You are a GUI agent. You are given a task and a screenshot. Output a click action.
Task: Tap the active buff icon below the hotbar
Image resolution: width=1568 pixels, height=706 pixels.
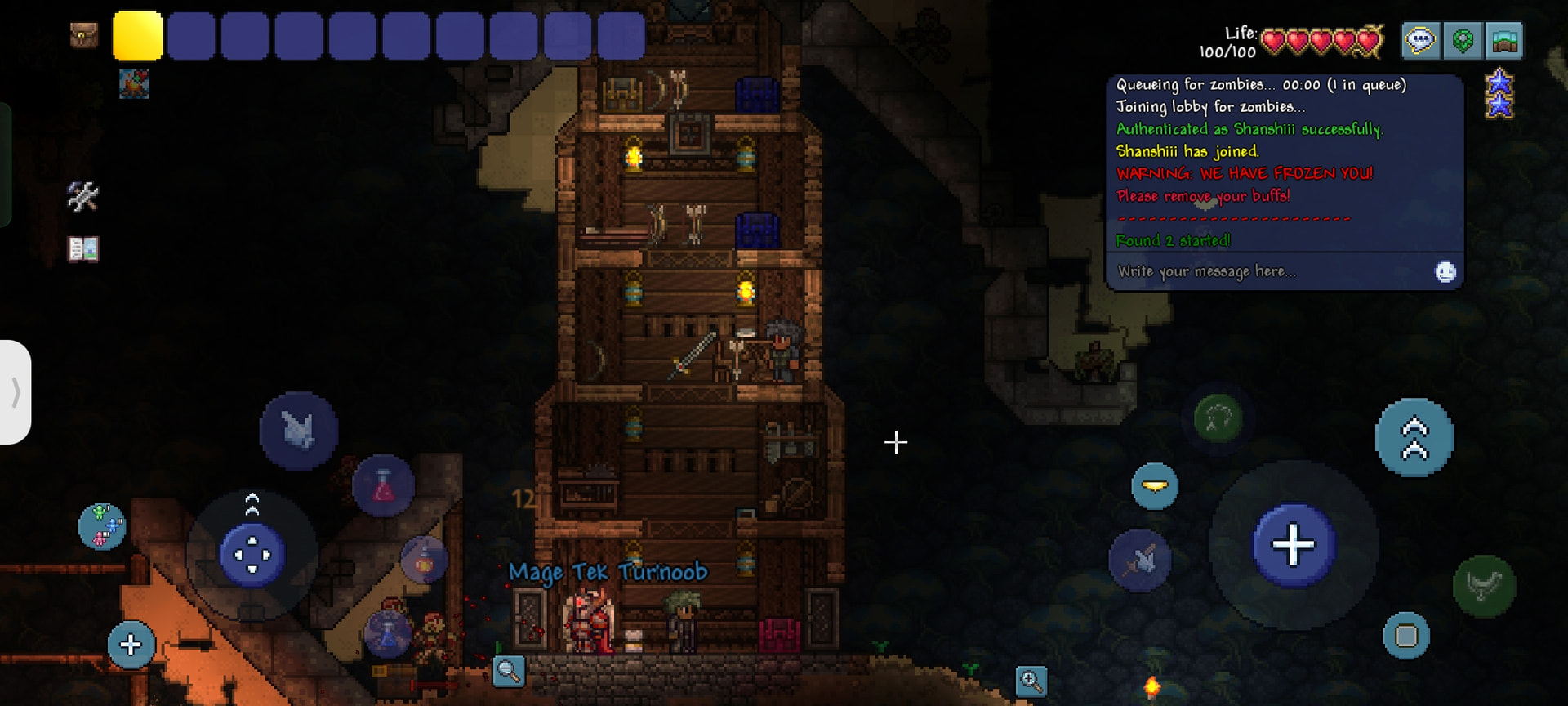(x=134, y=83)
